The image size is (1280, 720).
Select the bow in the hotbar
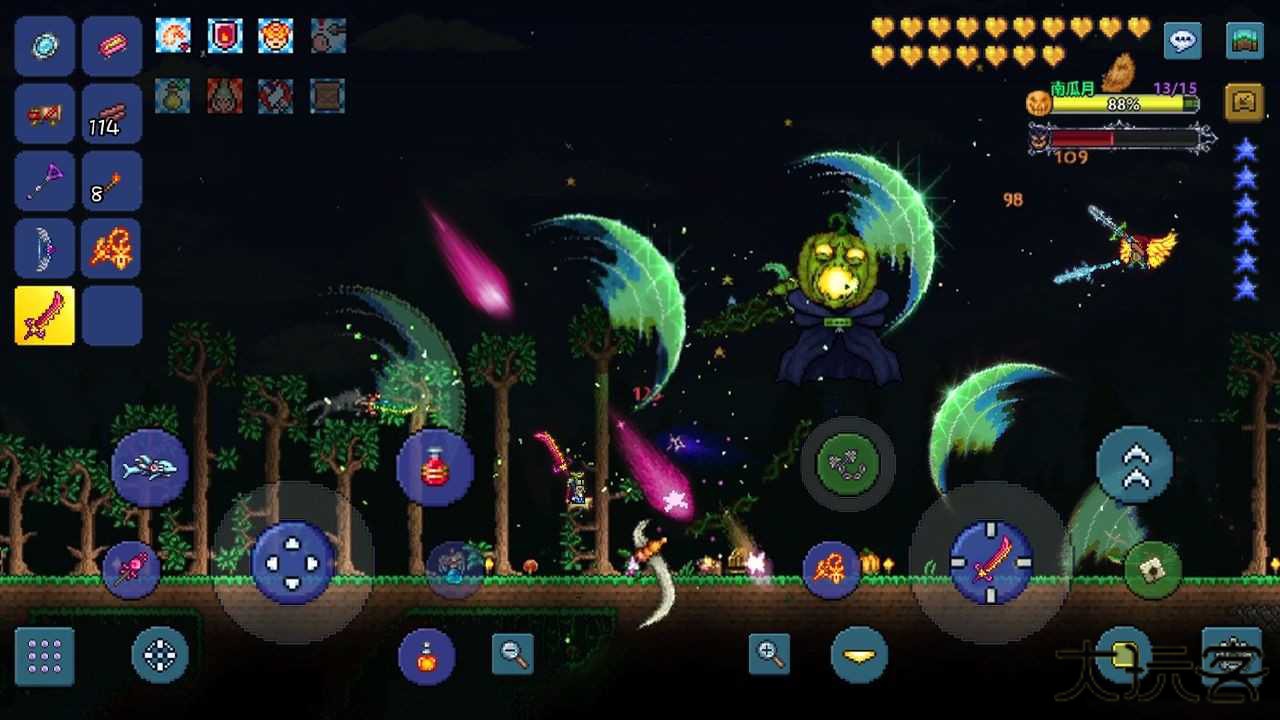click(x=44, y=248)
